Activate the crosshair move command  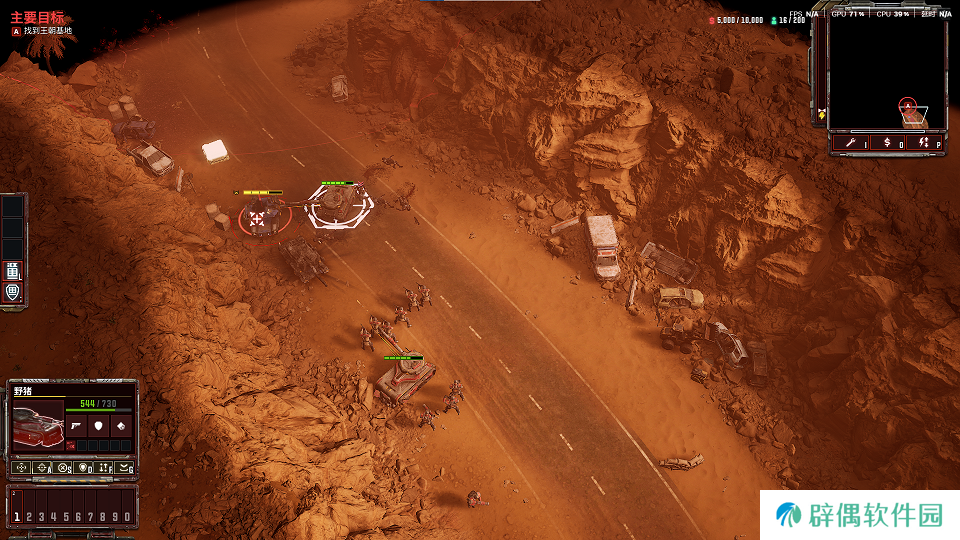pos(20,467)
